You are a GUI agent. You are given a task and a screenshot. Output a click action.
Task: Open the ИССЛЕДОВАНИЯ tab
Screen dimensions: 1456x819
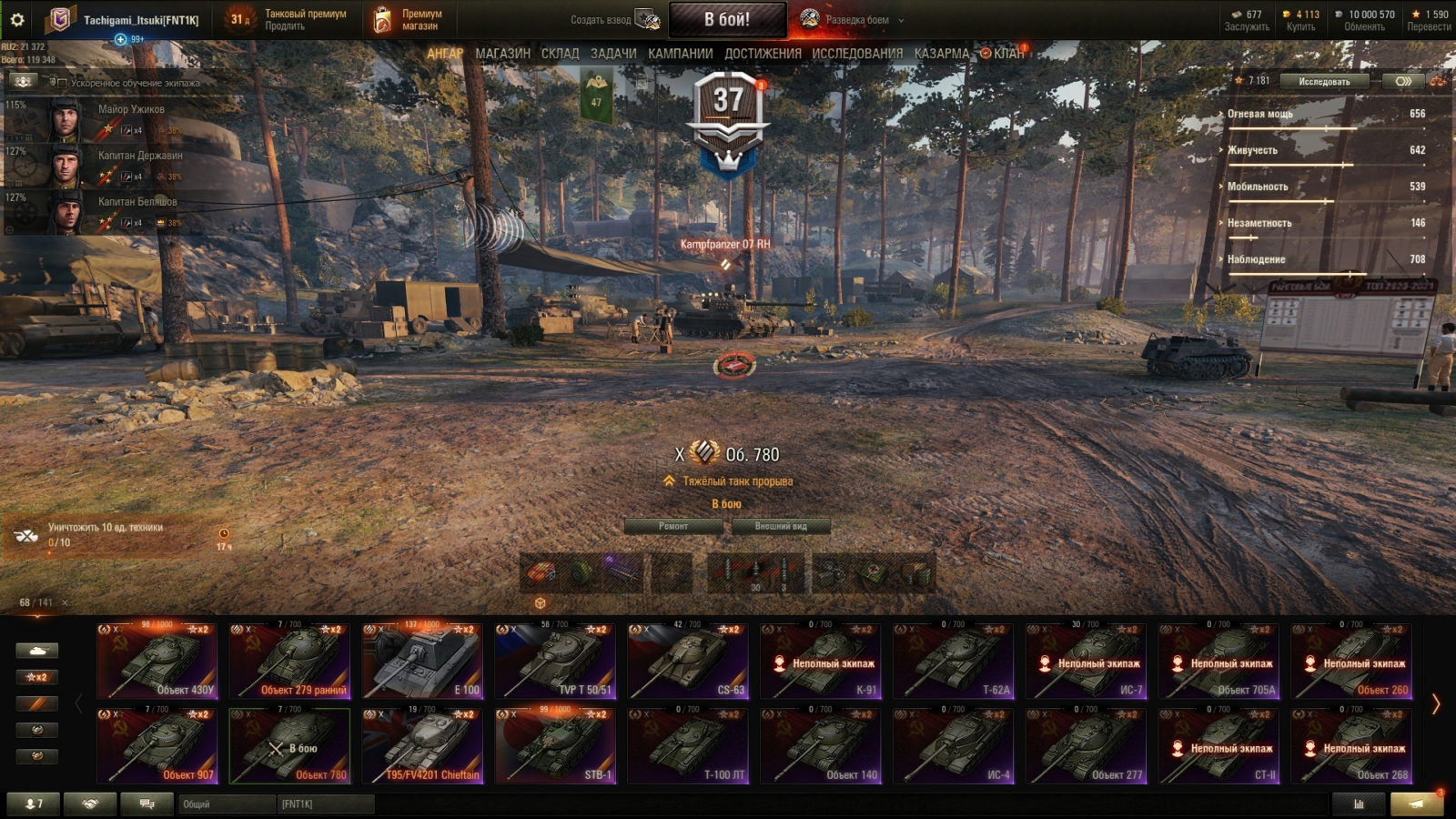[857, 54]
